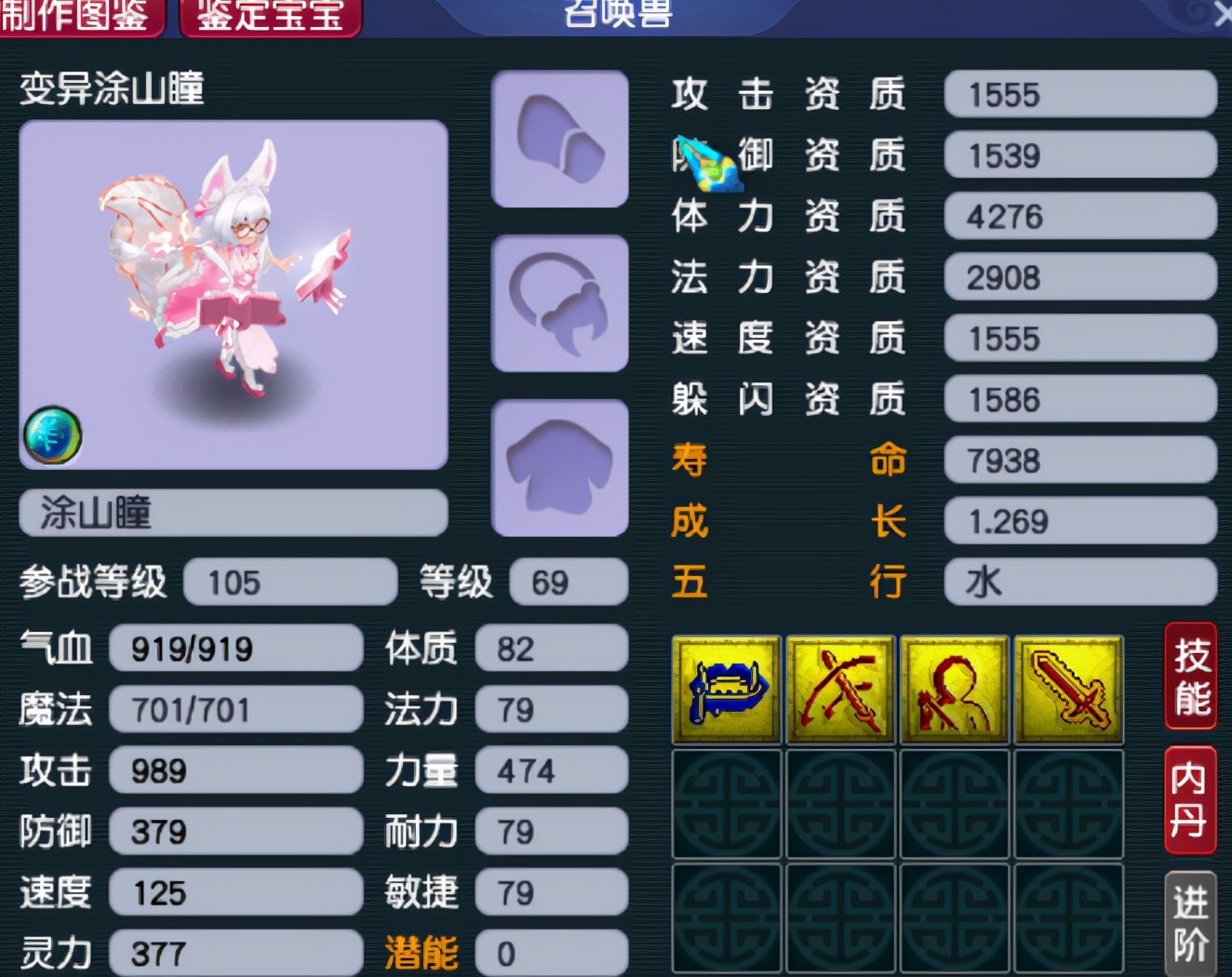Screen dimensions: 1232x977
Task: Open the 制作图鉴 crafting guide
Action: point(82,15)
